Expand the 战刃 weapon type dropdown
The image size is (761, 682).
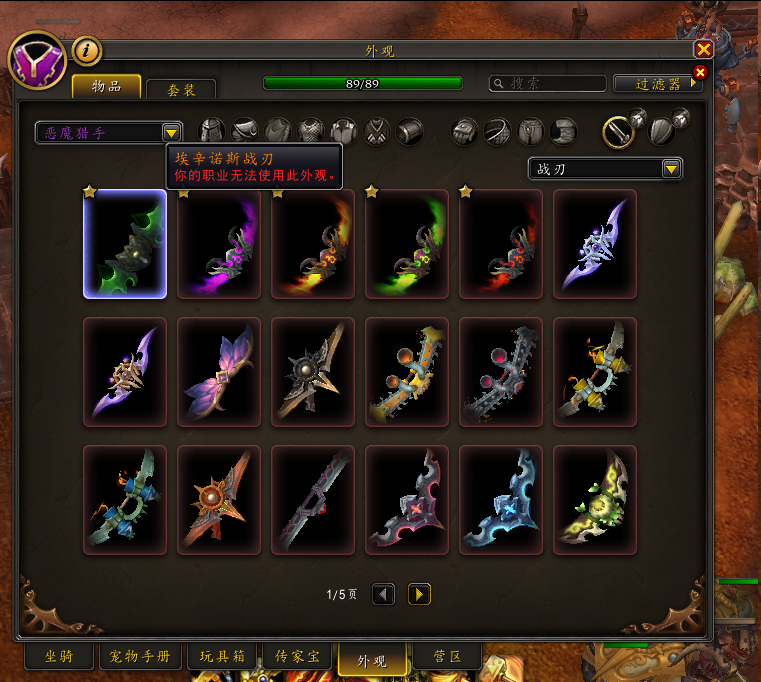tap(672, 169)
